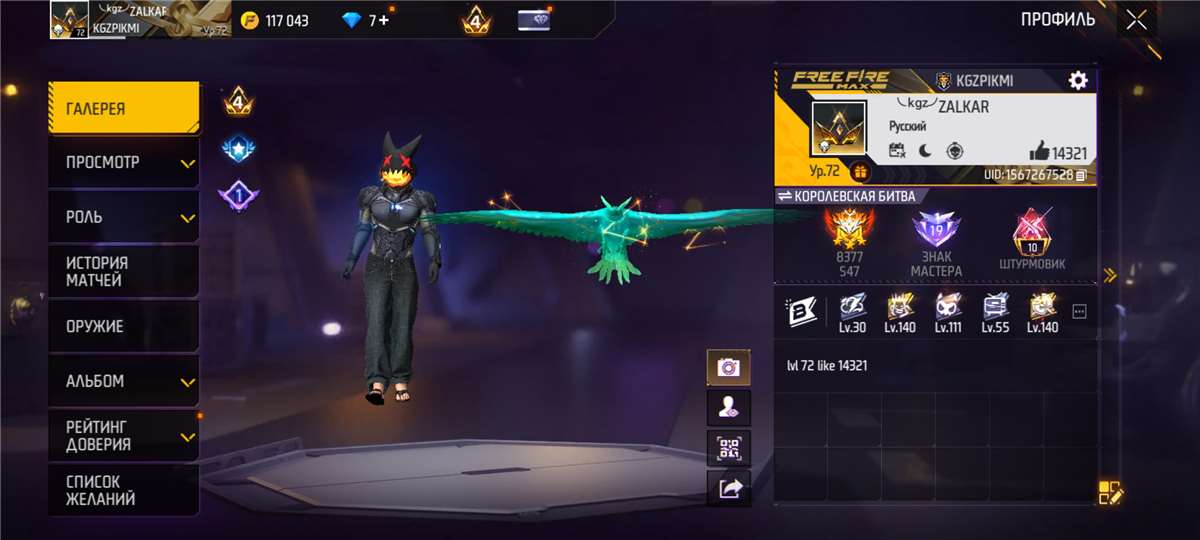1200x540 pixels.
Task: Copy the UID using the copy icon
Action: point(1081,175)
